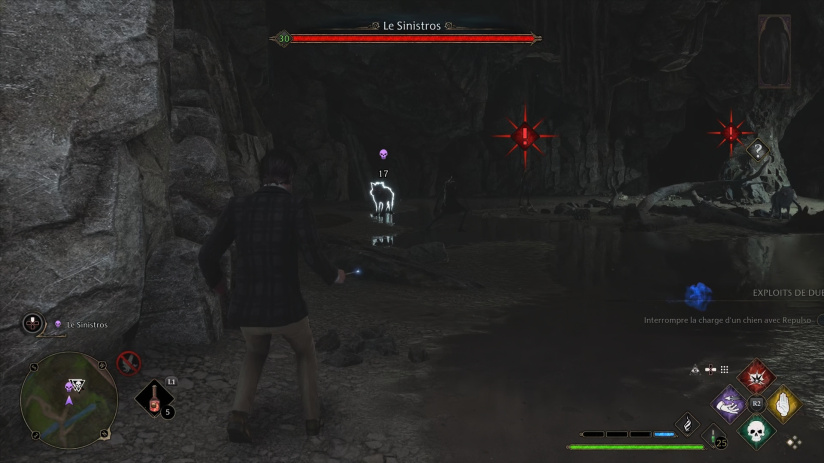Select the ancient magic swirl icon
The width and height of the screenshot is (824, 463).
(x=687, y=424)
